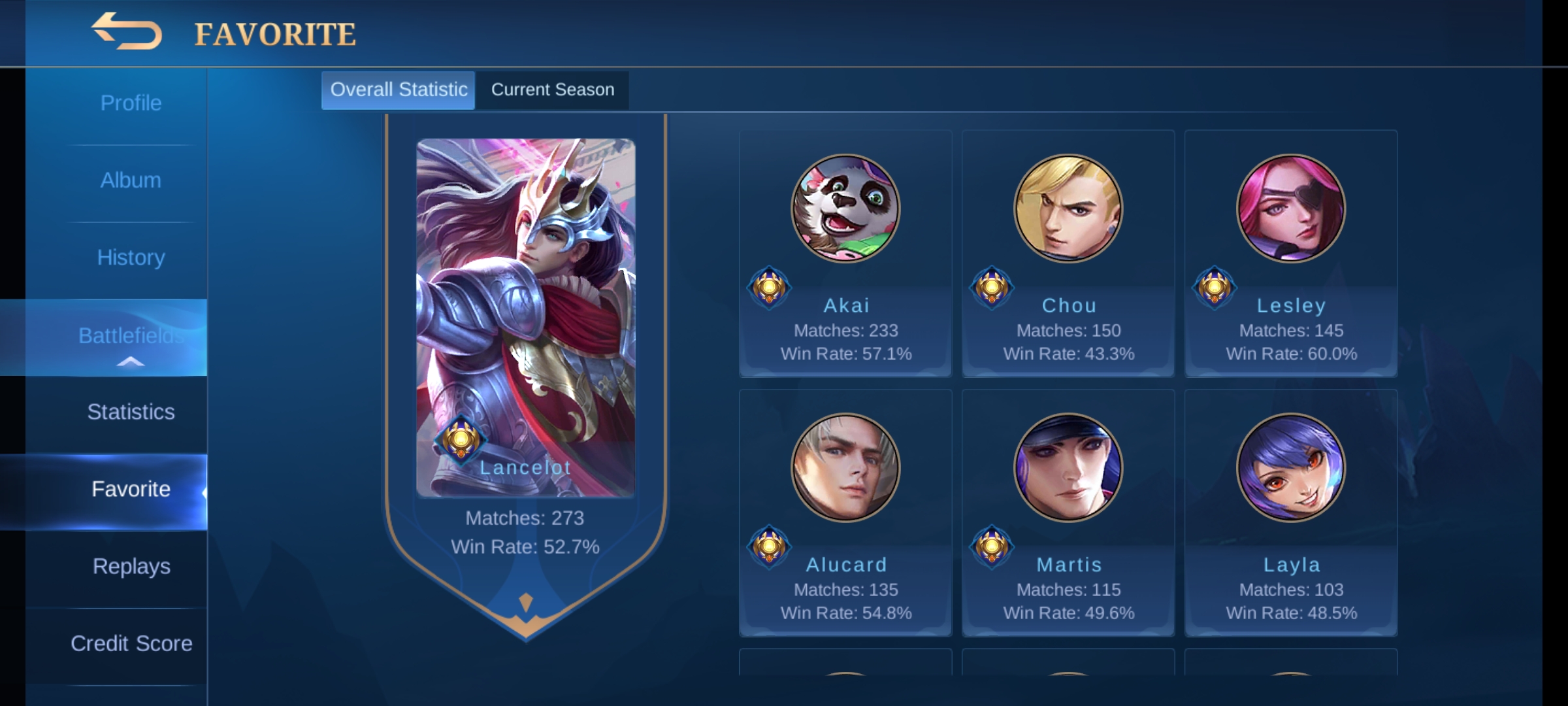
Task: Open the Profile section
Action: [x=130, y=103]
